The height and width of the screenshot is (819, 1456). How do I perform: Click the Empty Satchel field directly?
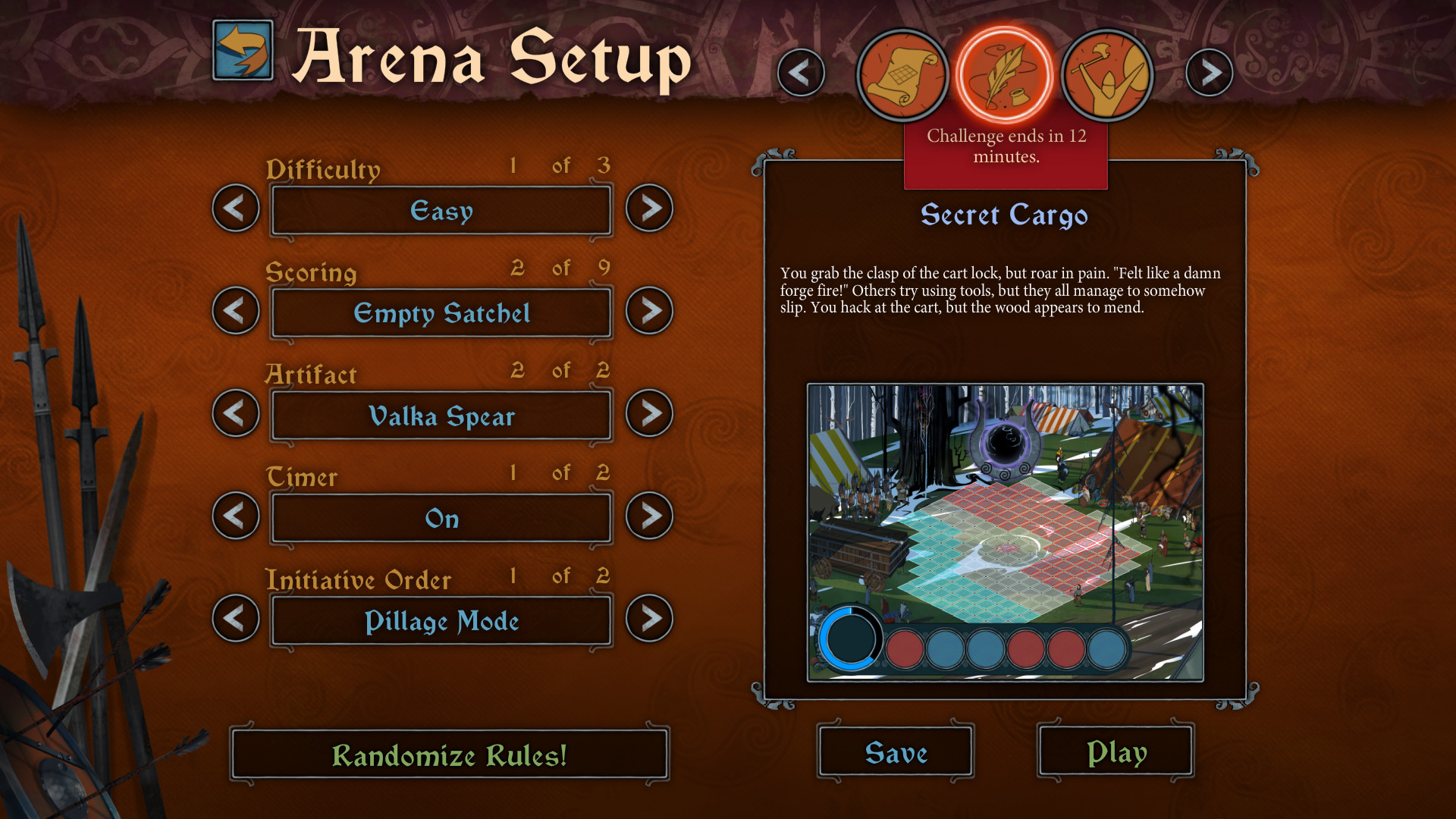[x=442, y=312]
